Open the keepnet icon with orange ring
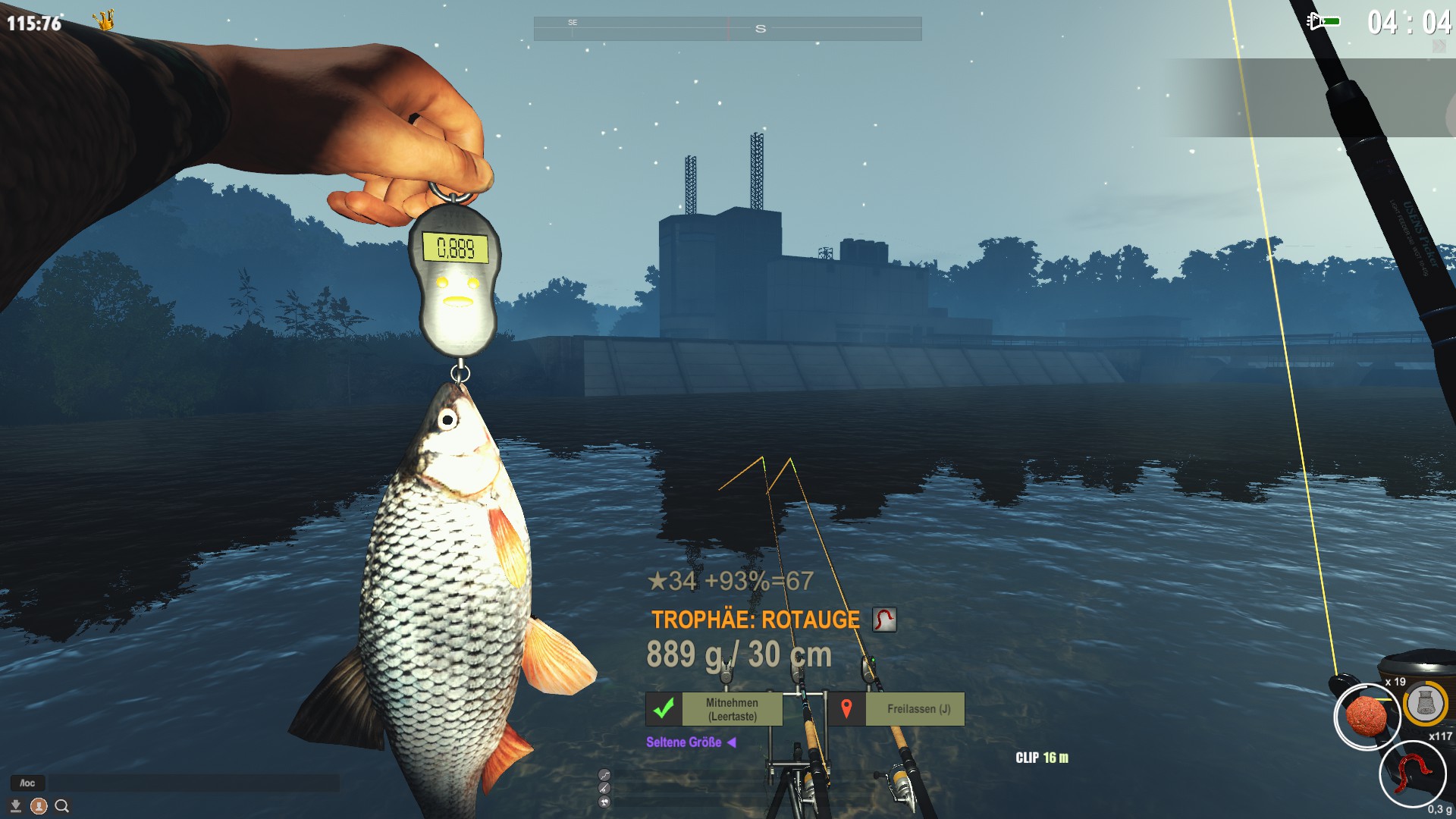Image resolution: width=1456 pixels, height=819 pixels. tap(1425, 704)
